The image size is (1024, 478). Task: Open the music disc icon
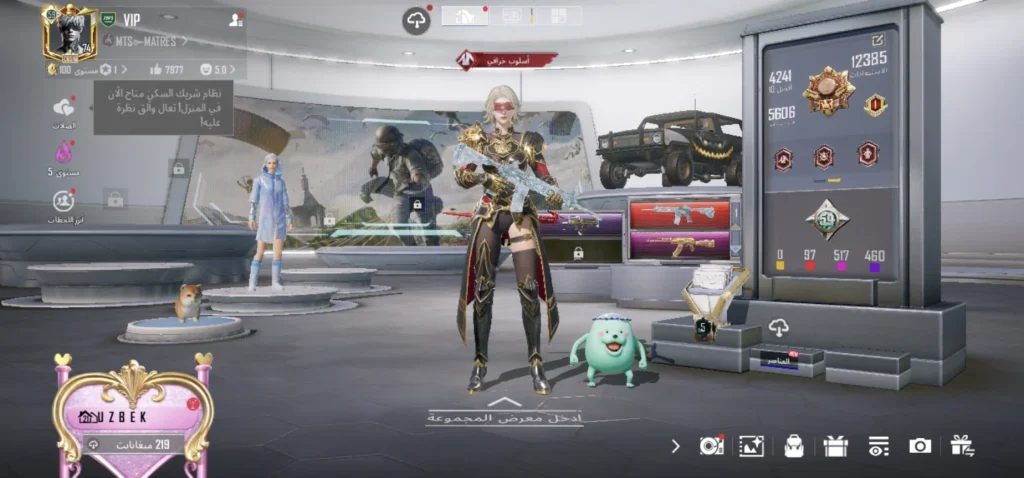[711, 446]
